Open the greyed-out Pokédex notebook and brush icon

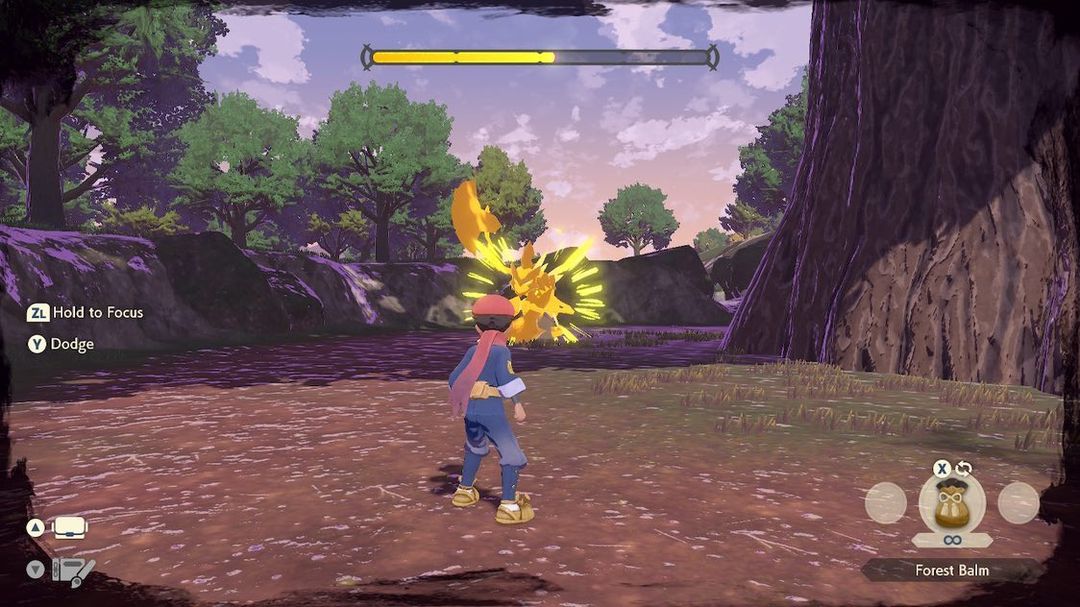(x=73, y=571)
